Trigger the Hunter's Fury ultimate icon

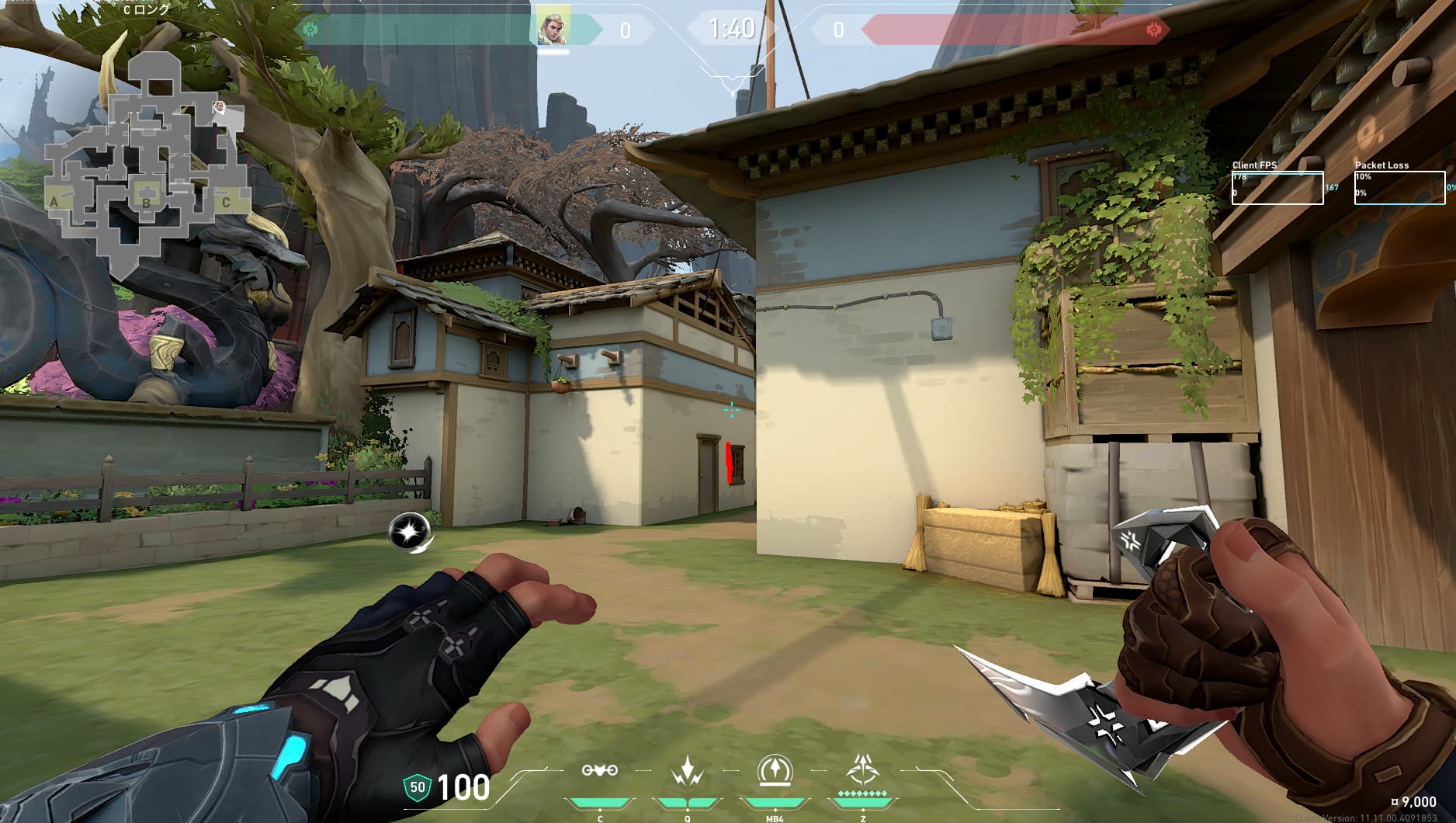click(x=861, y=771)
